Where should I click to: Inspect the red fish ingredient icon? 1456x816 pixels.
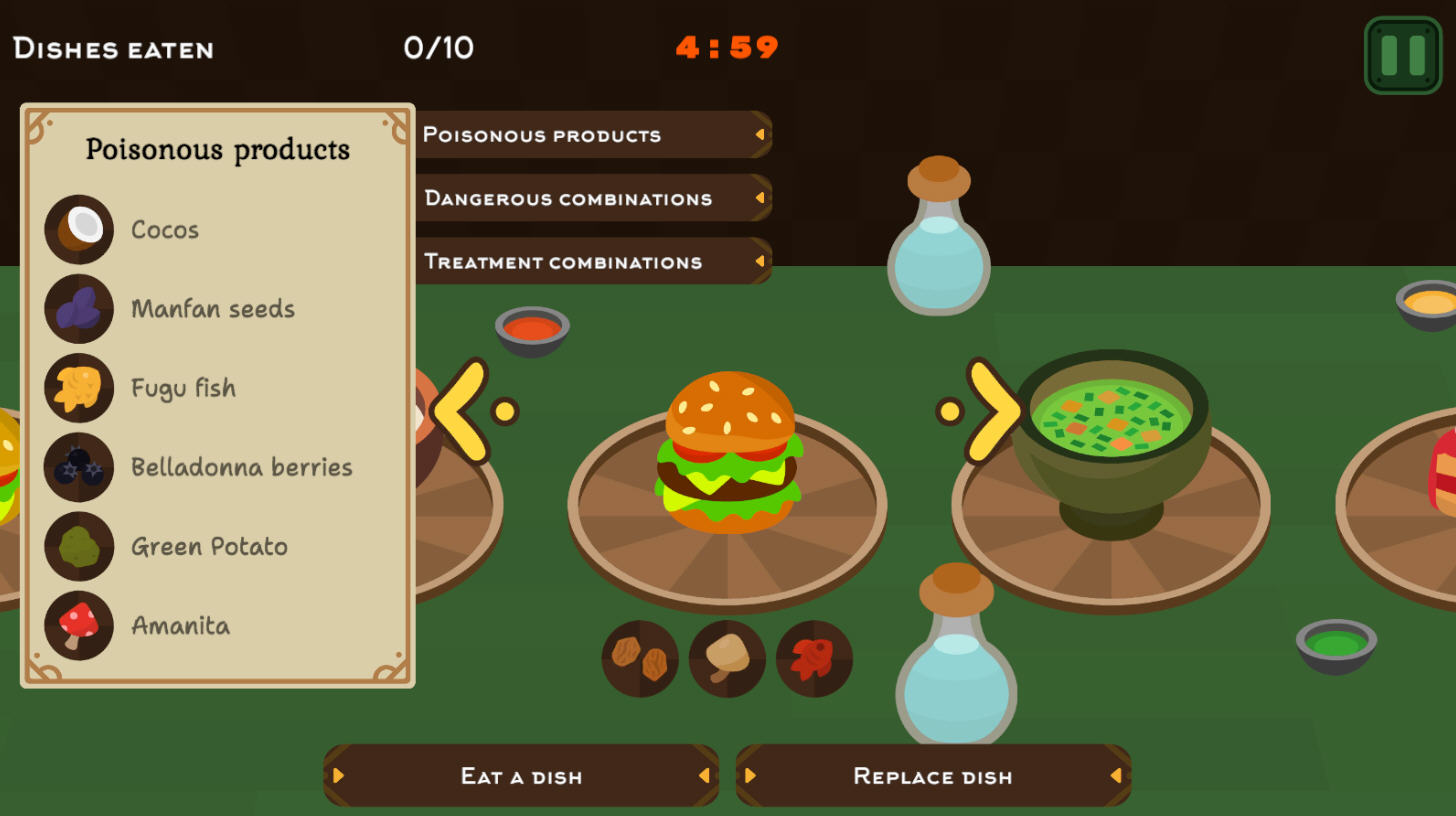pyautogui.click(x=814, y=658)
